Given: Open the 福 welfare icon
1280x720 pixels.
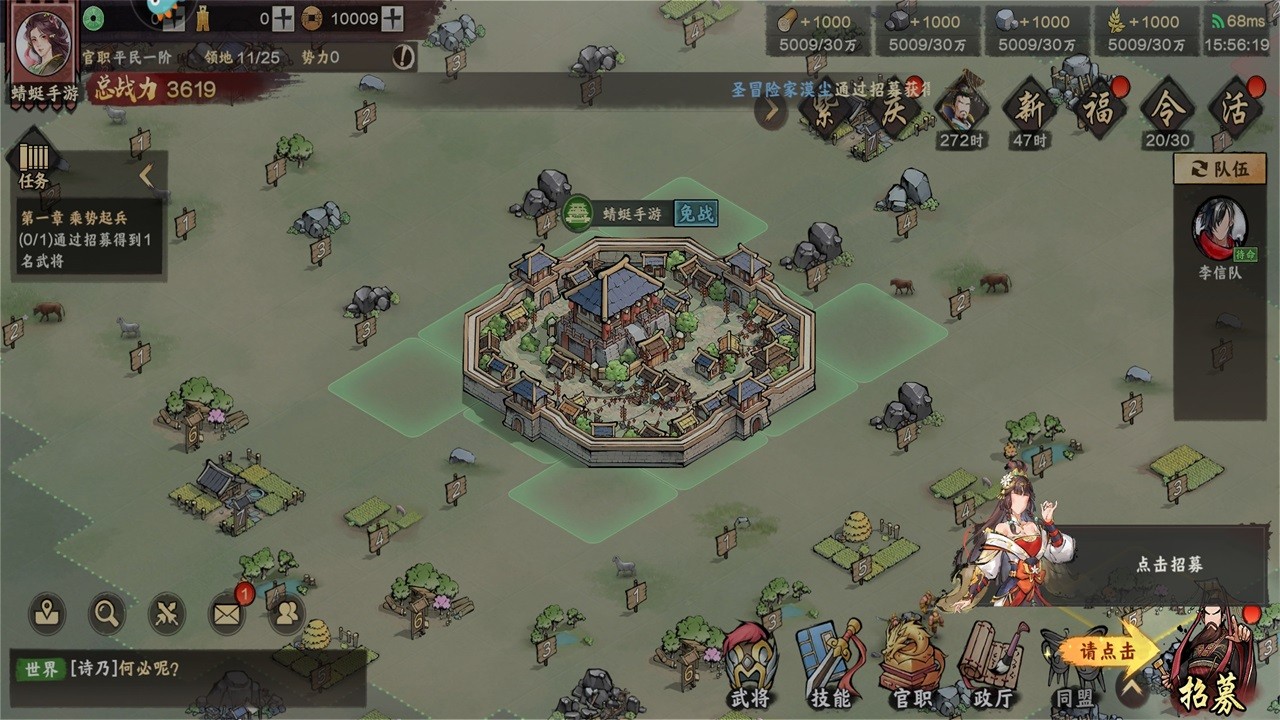Looking at the screenshot, I should tap(1097, 108).
